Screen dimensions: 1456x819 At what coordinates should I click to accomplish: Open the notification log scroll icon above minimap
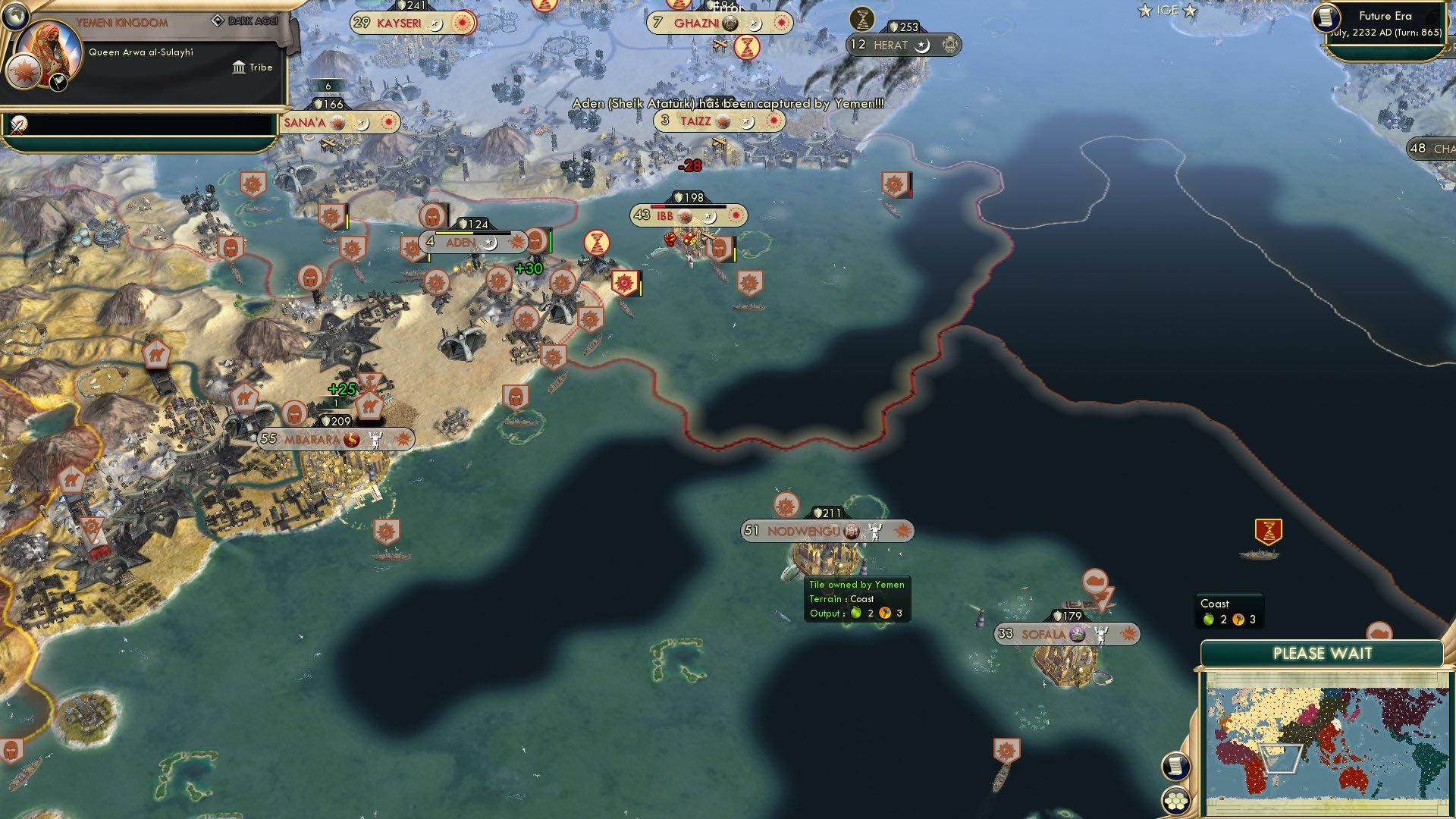pos(1175,765)
